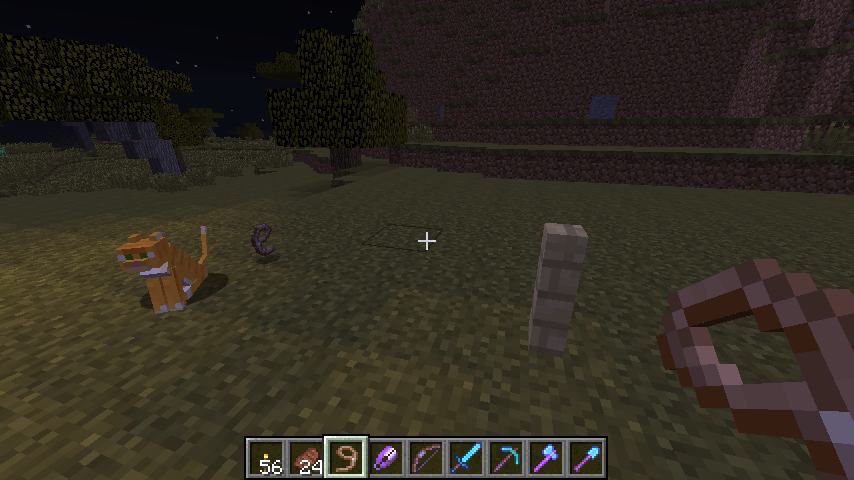
Task: Switch to the diamond sword
Action: pos(467,458)
